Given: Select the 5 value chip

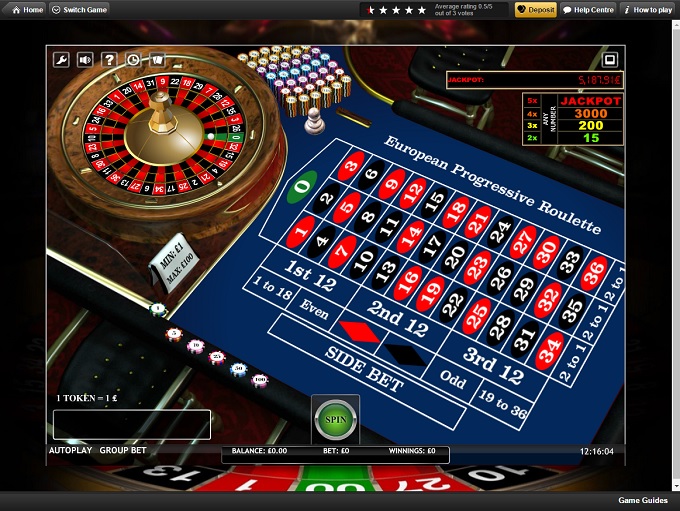Looking at the screenshot, I should click(174, 333).
